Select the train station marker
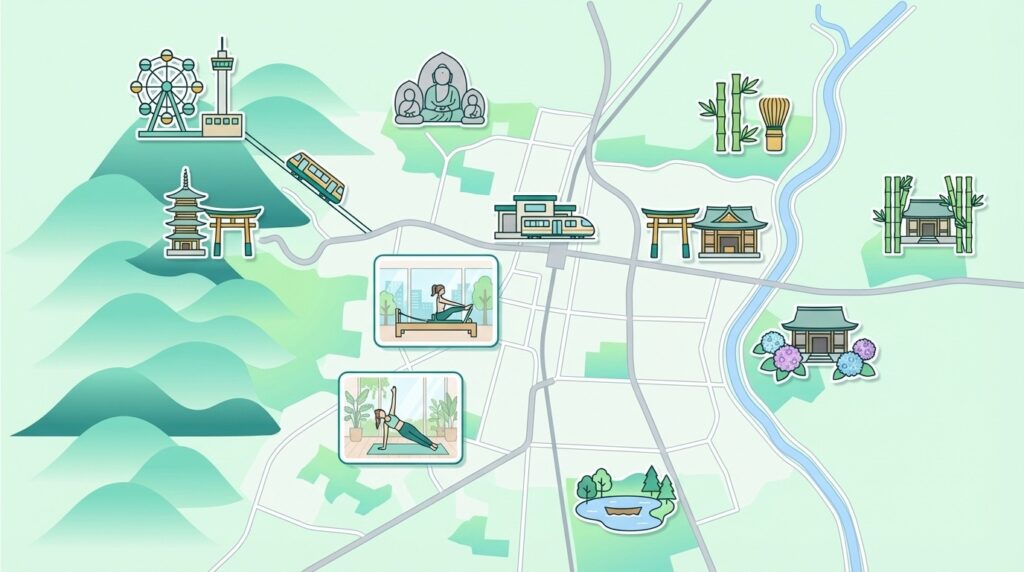 544,219
